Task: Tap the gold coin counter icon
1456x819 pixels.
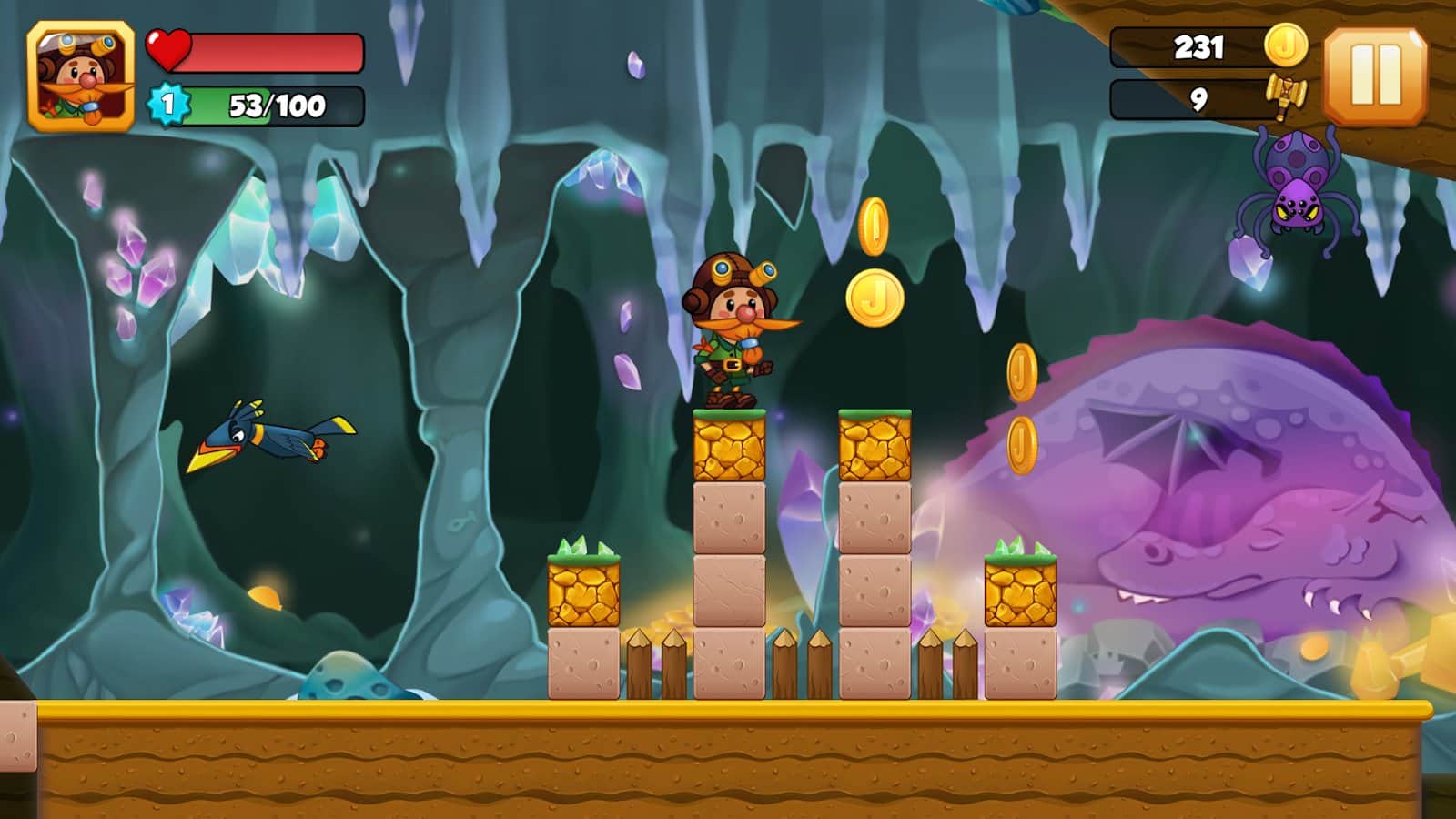Action: click(1286, 45)
